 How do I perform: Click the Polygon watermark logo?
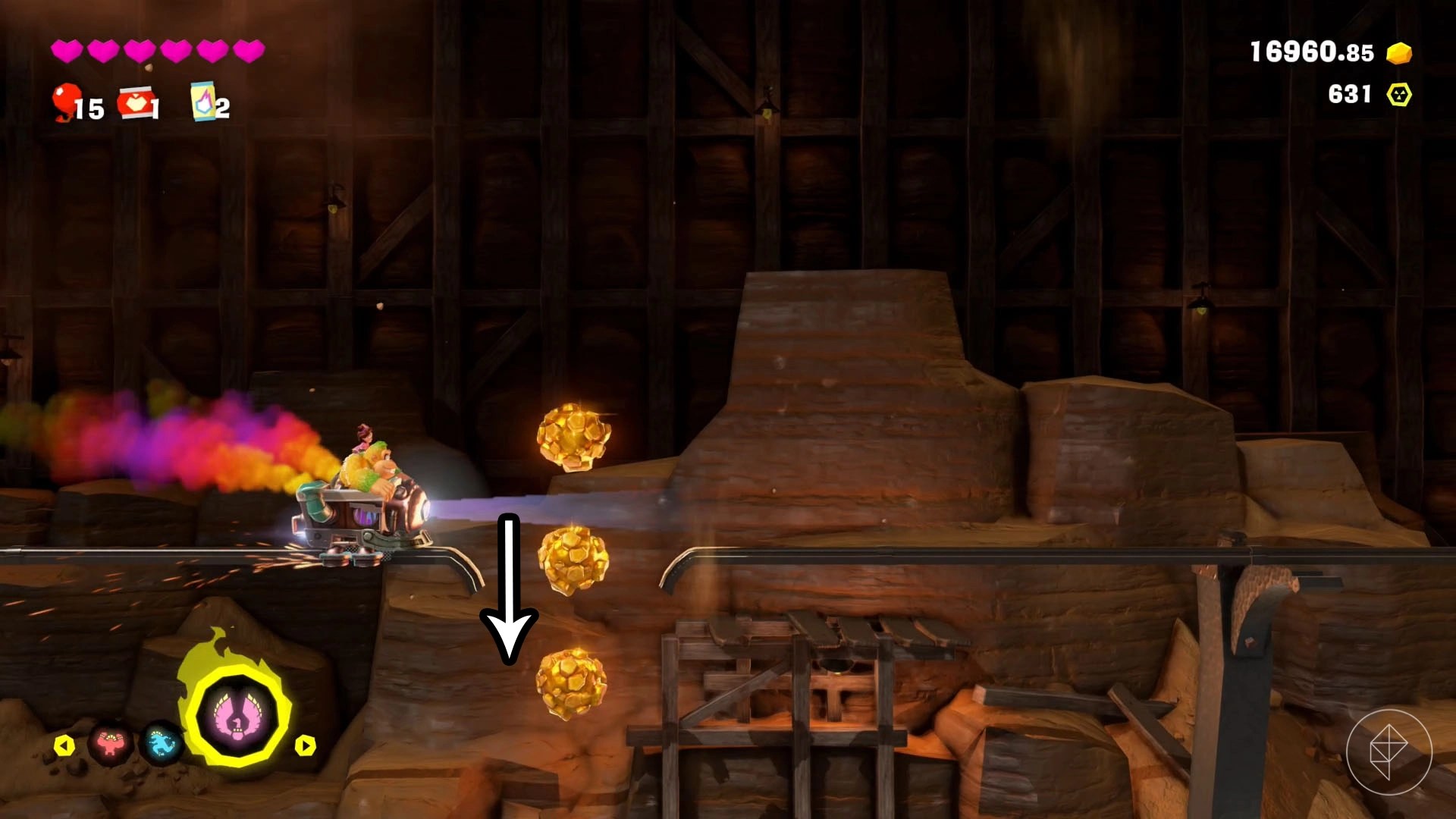[1389, 752]
